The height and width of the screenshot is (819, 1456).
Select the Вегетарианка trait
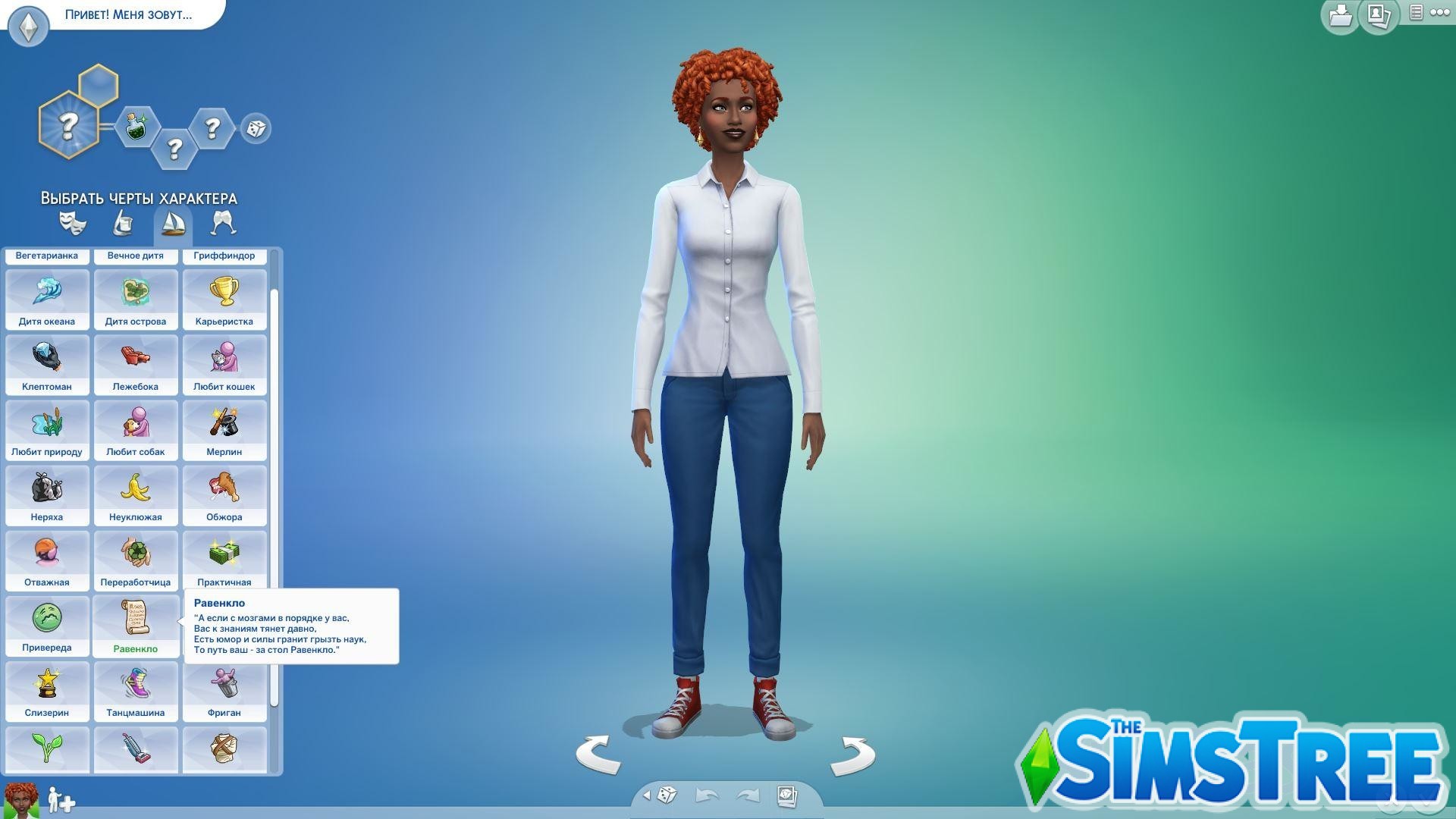click(x=48, y=256)
